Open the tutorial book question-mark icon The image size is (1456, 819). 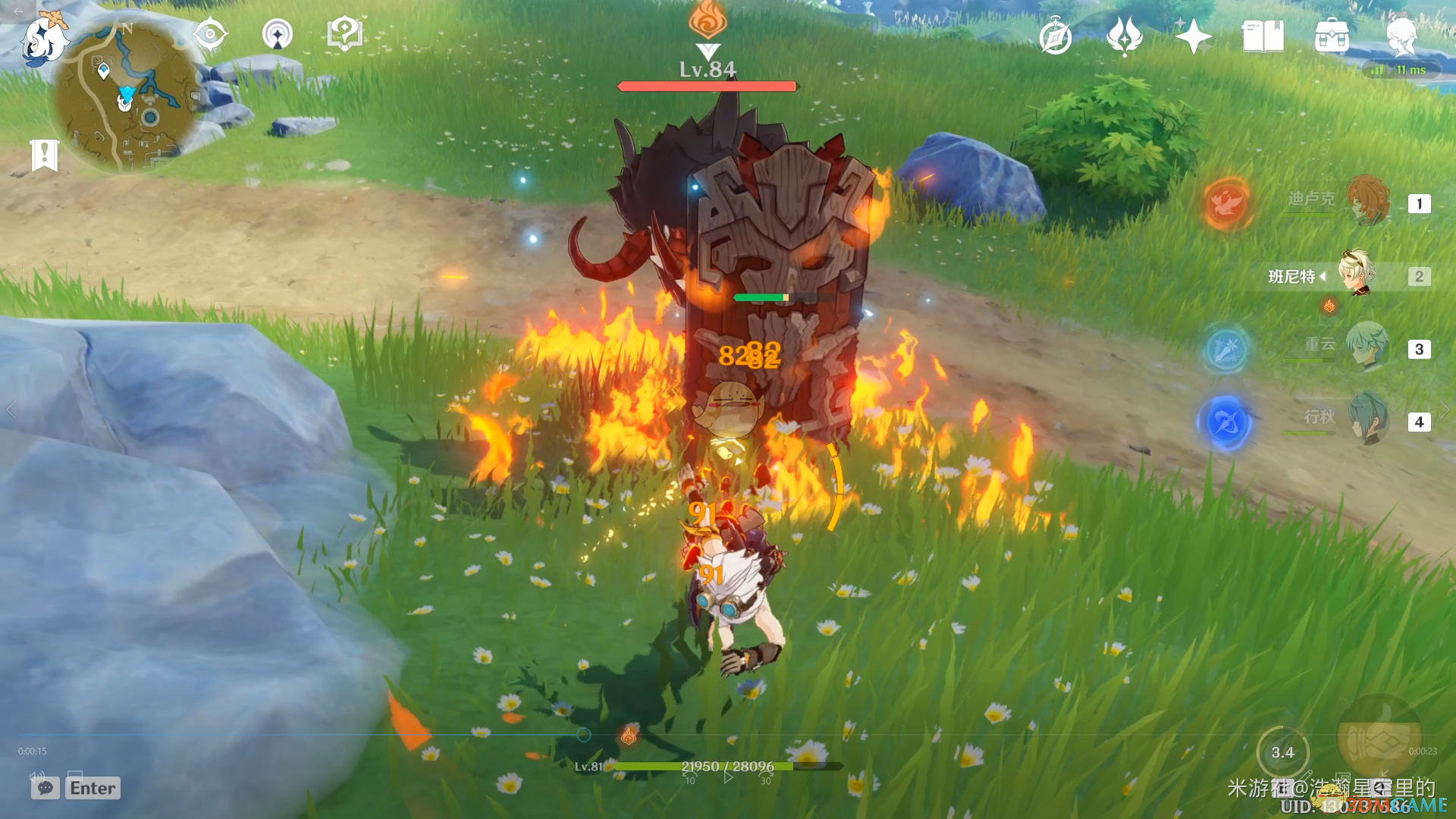coord(344,34)
